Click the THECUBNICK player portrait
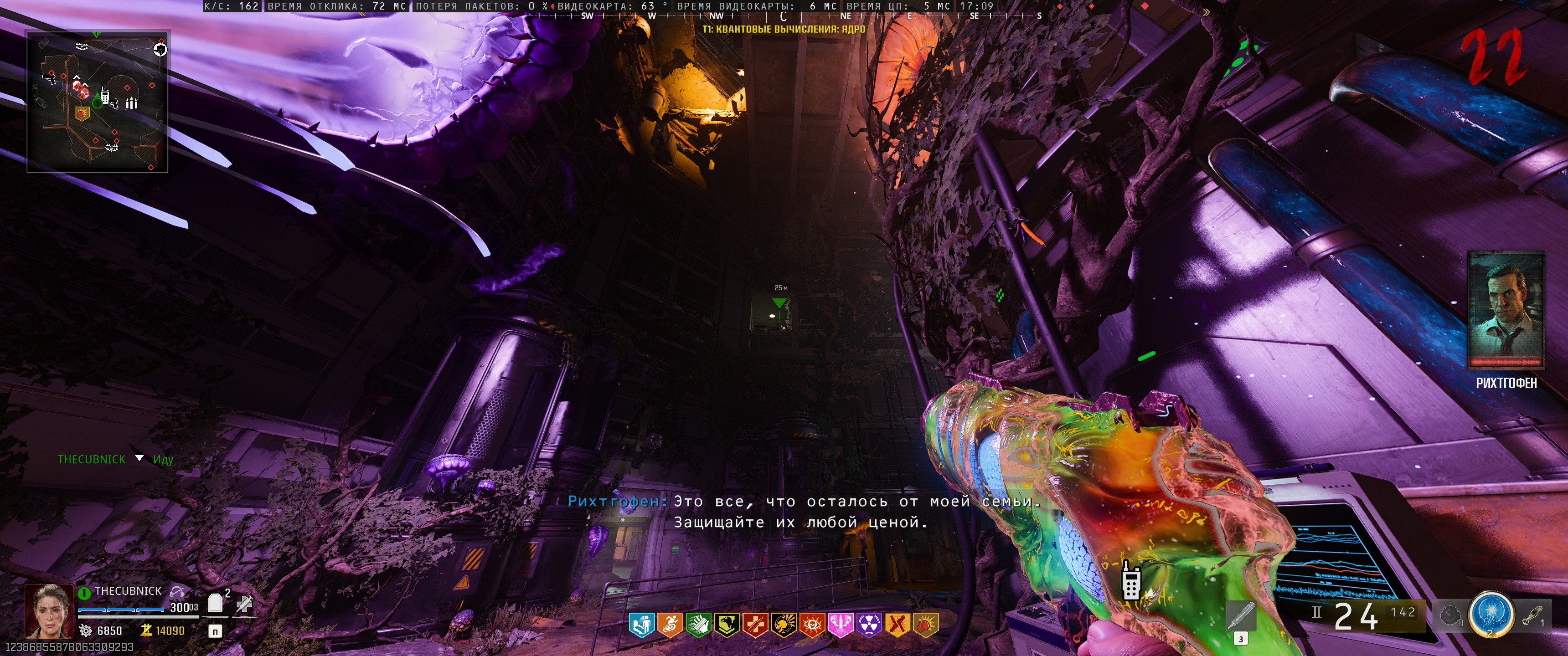The height and width of the screenshot is (656, 1568). (x=48, y=610)
